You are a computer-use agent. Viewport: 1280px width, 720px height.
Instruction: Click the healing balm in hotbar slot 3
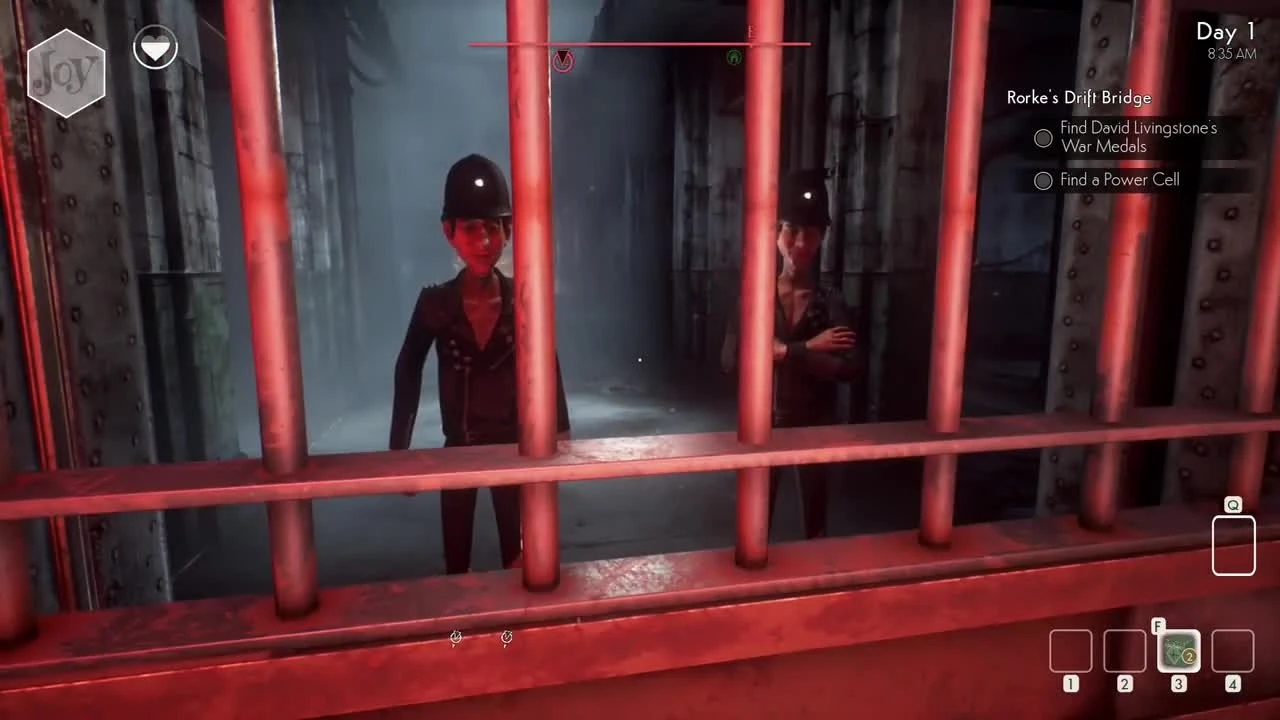pos(1178,651)
